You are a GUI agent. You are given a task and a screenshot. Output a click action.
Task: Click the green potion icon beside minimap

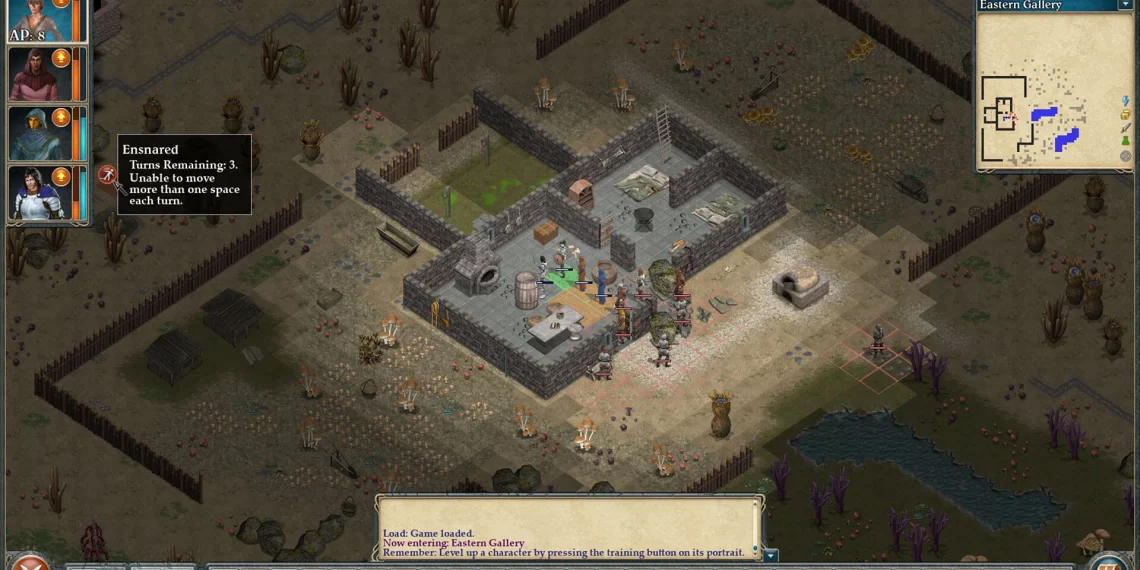(1126, 142)
